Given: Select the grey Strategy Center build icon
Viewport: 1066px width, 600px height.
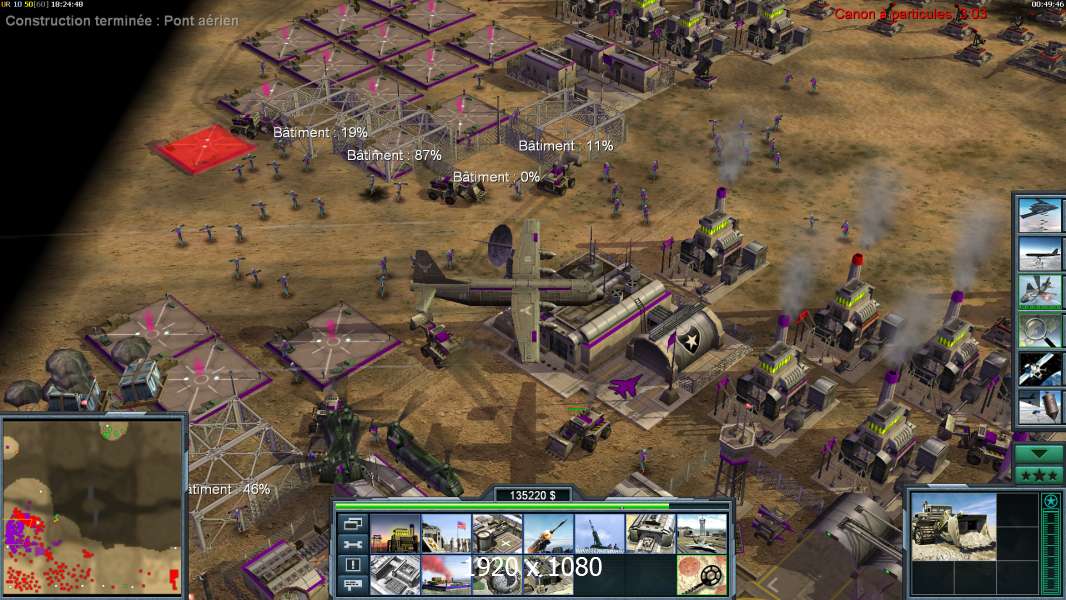Looking at the screenshot, I should pos(395,575).
